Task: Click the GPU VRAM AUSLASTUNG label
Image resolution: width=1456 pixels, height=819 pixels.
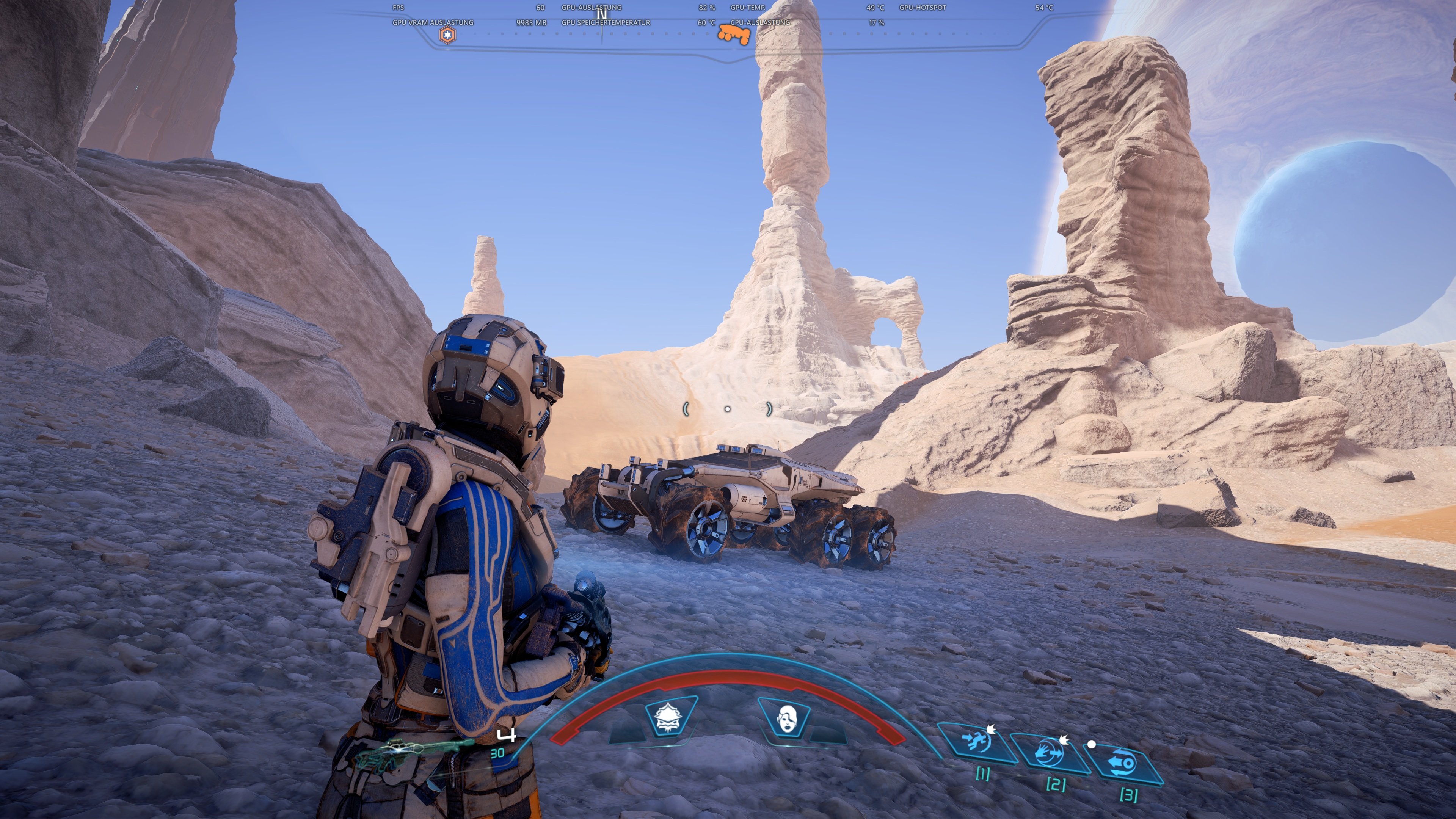Action: [433, 23]
